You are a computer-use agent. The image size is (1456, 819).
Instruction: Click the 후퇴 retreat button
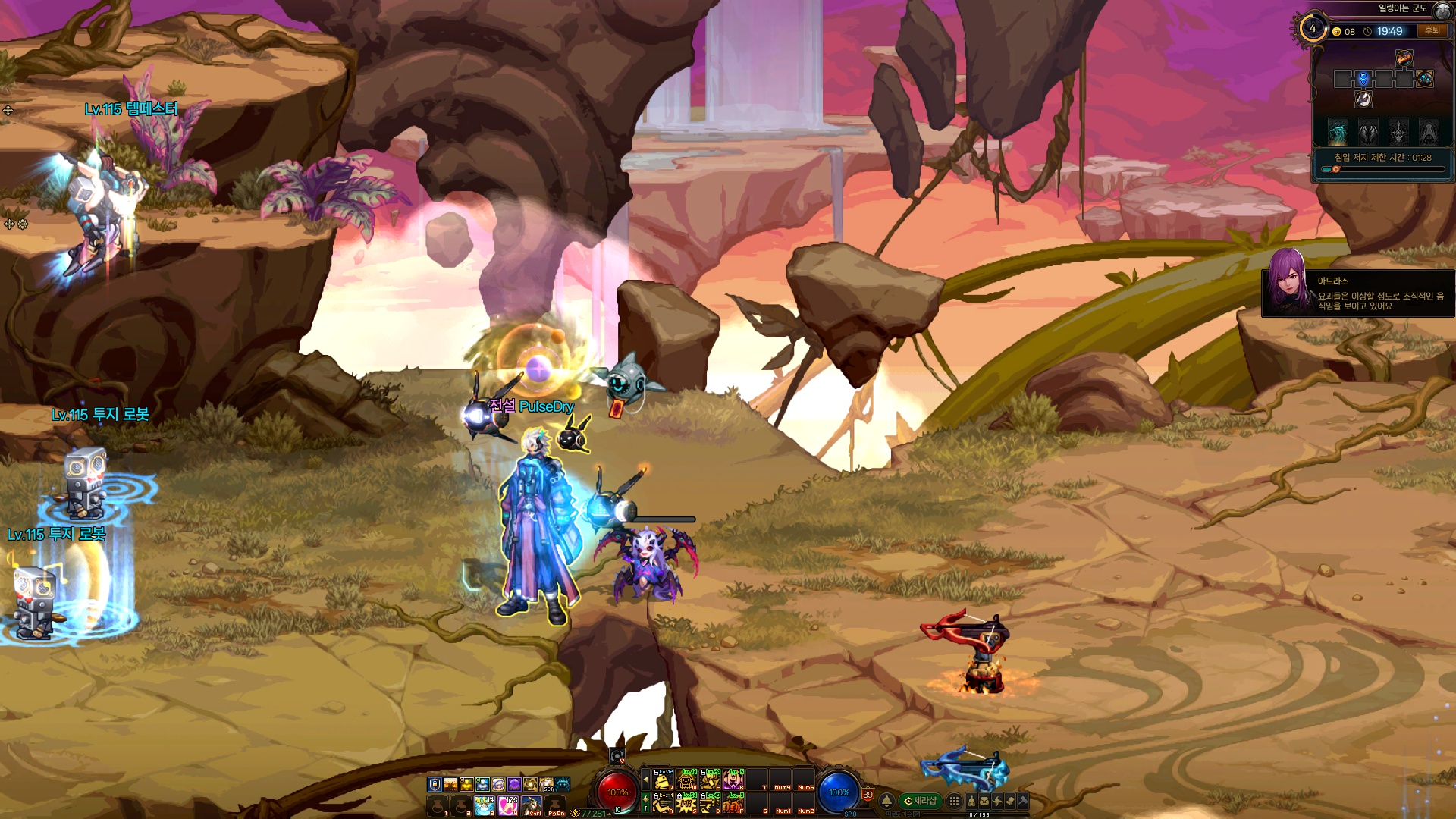tap(1432, 30)
